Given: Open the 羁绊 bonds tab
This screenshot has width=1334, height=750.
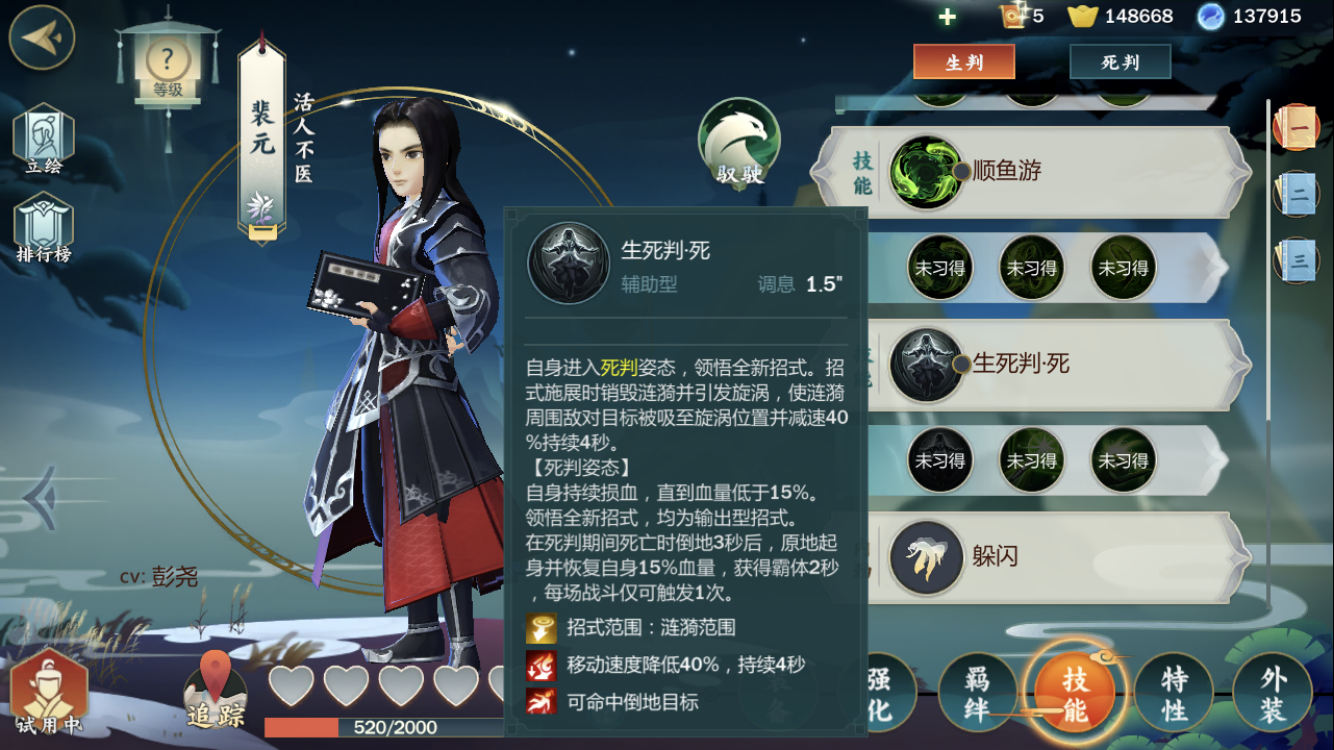Looking at the screenshot, I should click(977, 695).
